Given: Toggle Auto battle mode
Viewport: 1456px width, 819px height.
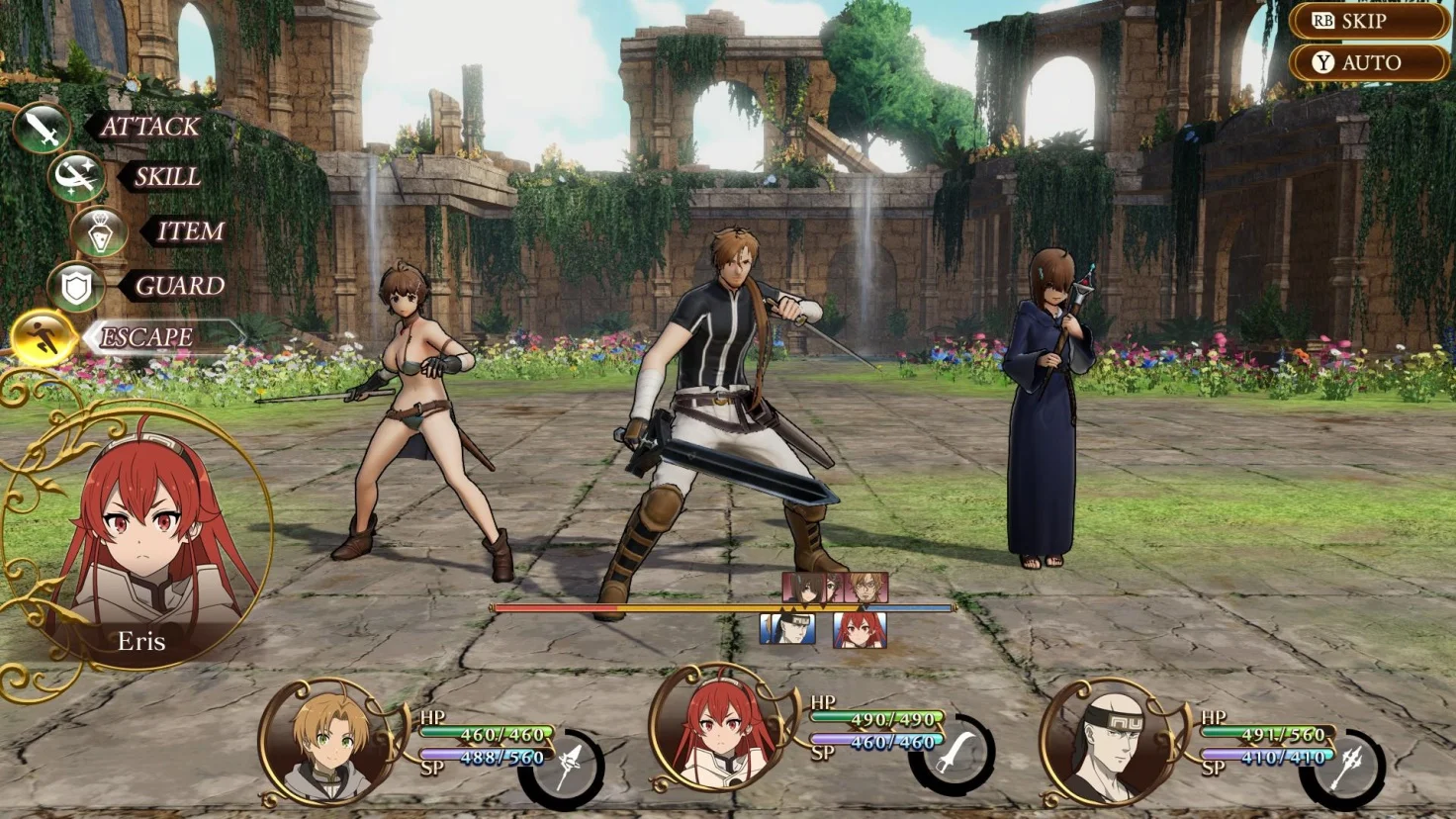Looking at the screenshot, I should [1368, 62].
